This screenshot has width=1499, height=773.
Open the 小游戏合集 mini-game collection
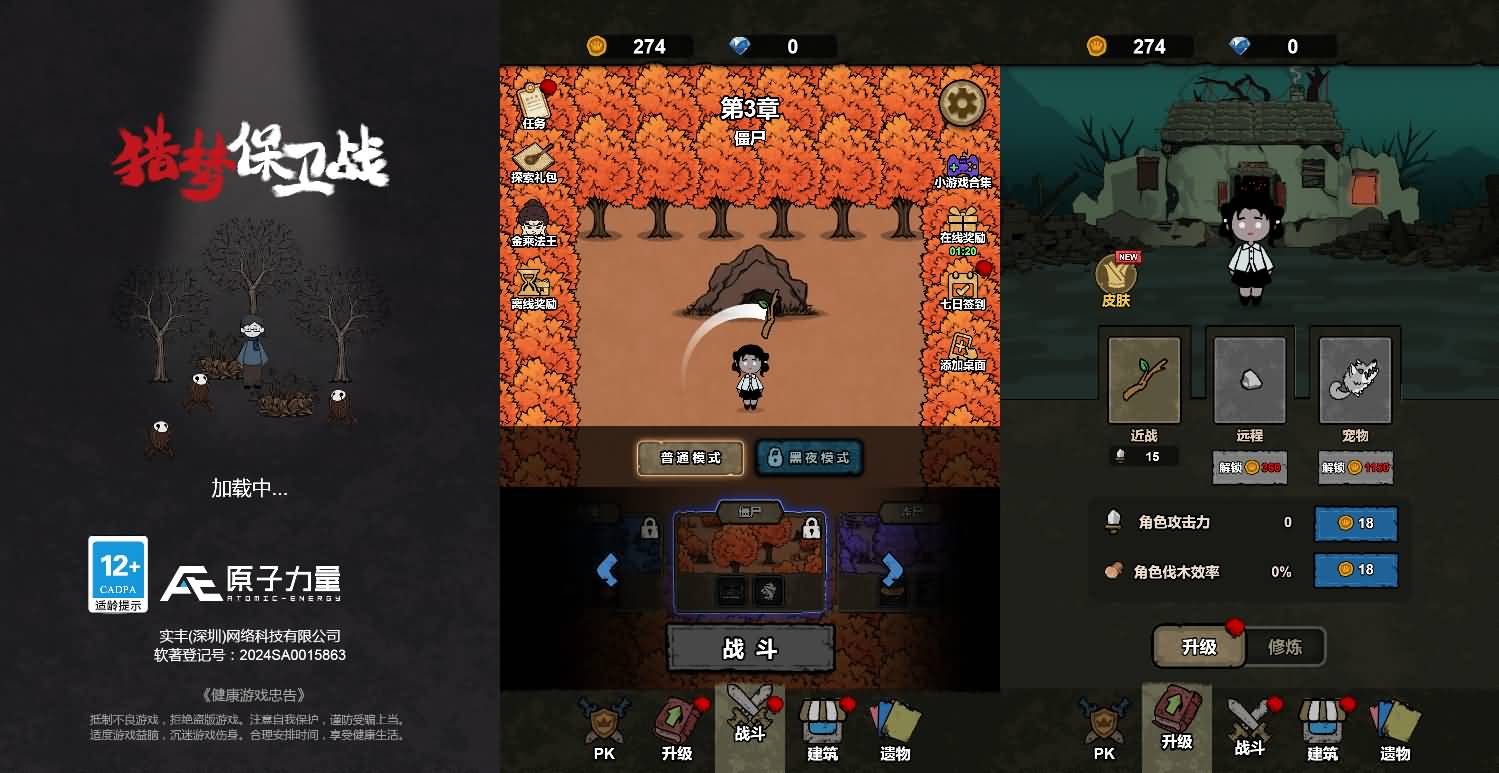963,165
